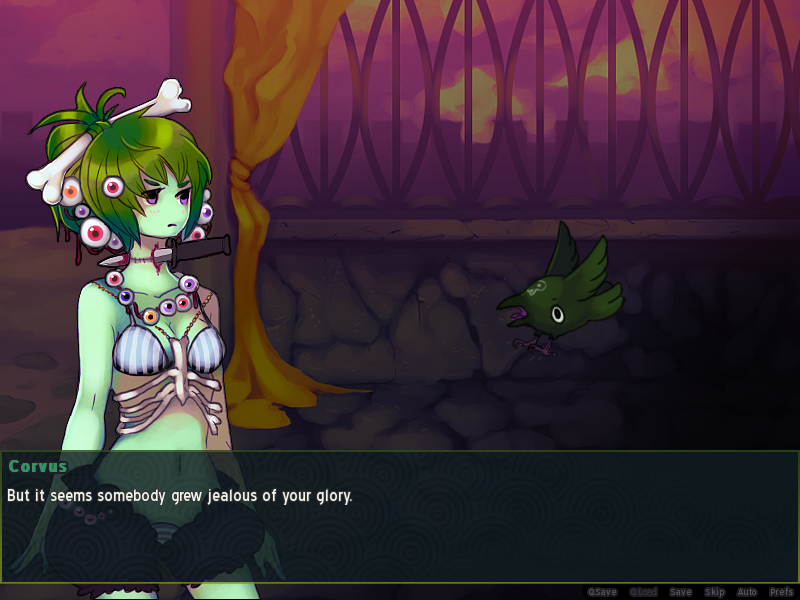Open the Save menu
Screen dimensions: 800x600
(x=680, y=592)
